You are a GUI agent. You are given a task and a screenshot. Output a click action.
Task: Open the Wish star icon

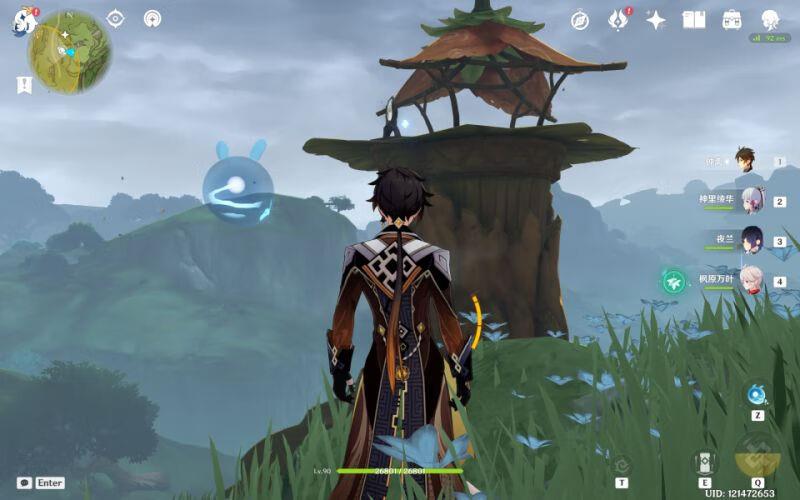(656, 19)
